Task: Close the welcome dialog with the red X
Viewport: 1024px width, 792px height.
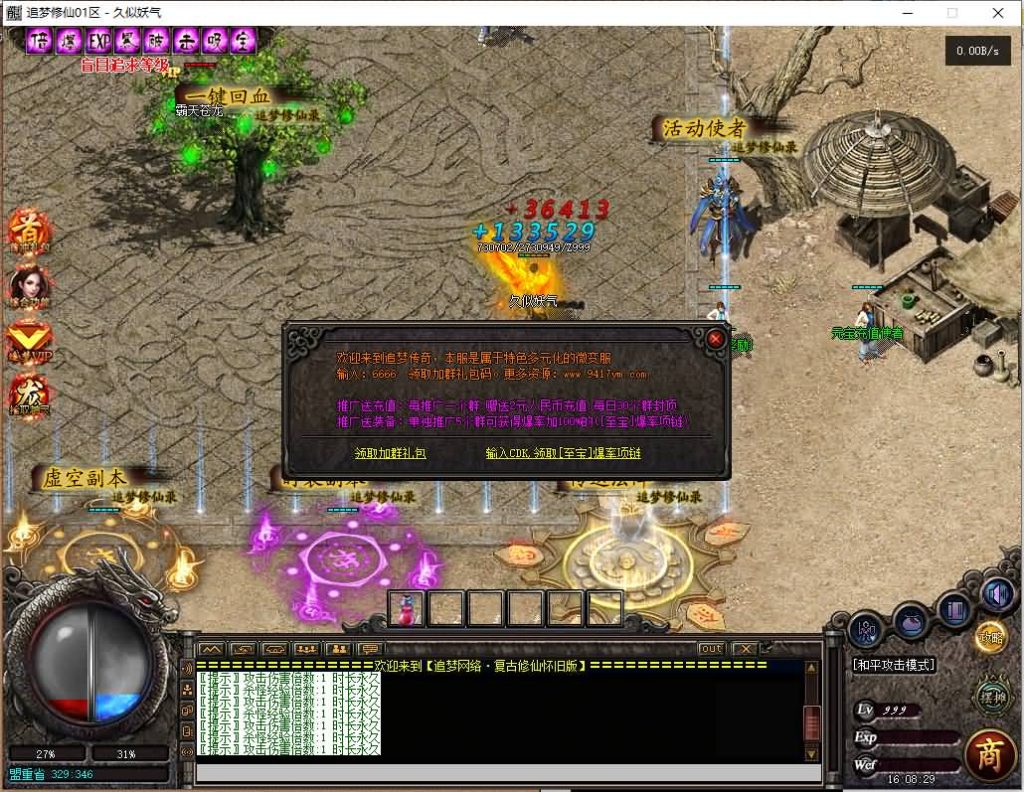Action: [715, 338]
